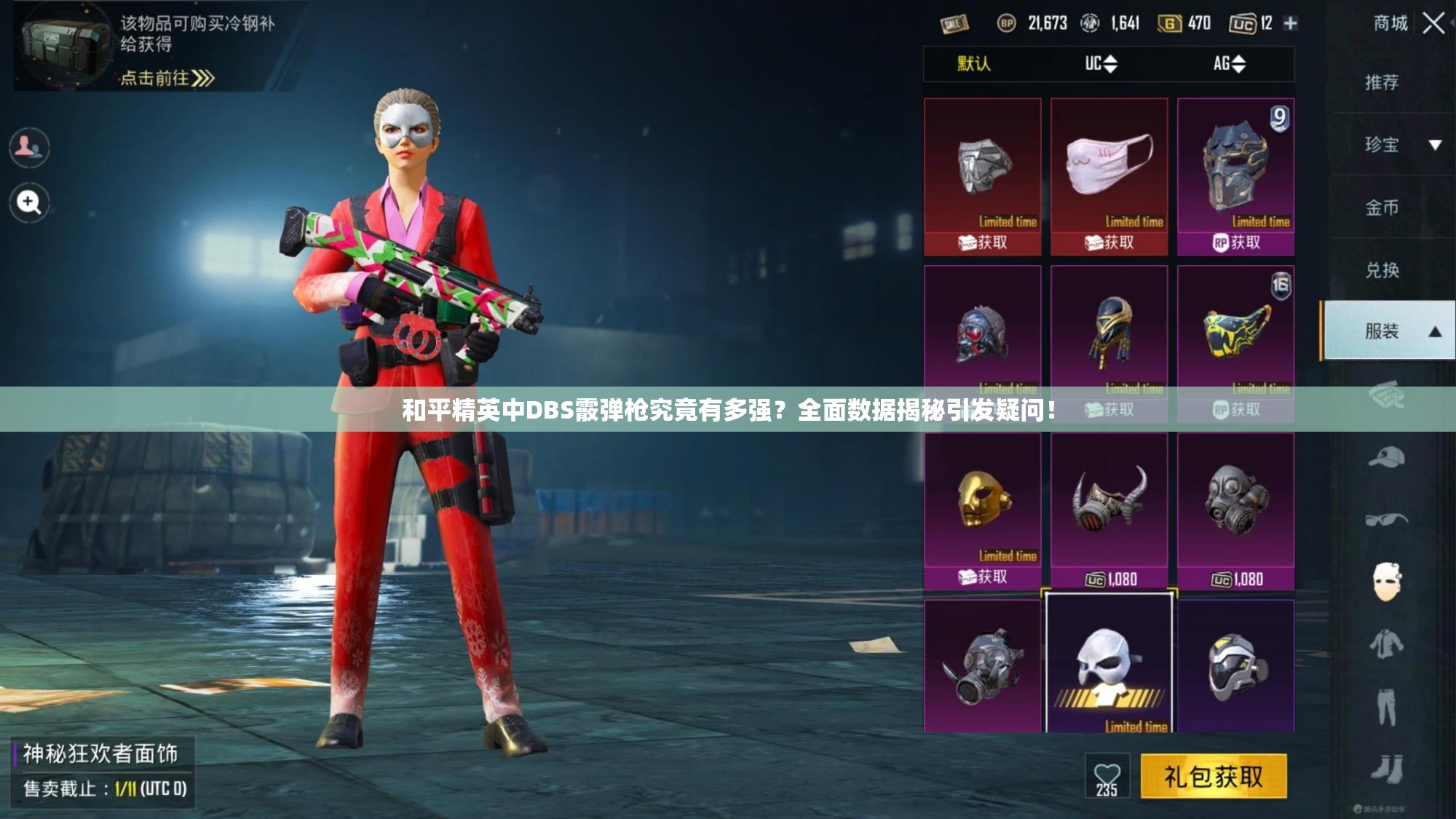Open the cap headwear subcategory
This screenshot has height=819, width=1456.
coord(1385,458)
